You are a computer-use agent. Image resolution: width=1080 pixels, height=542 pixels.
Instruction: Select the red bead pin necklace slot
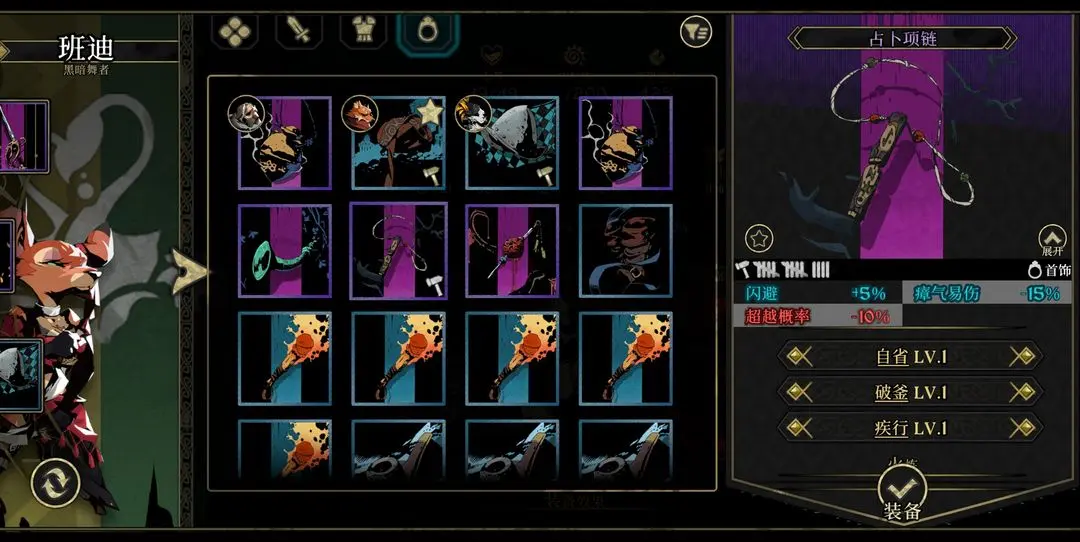[x=512, y=251]
